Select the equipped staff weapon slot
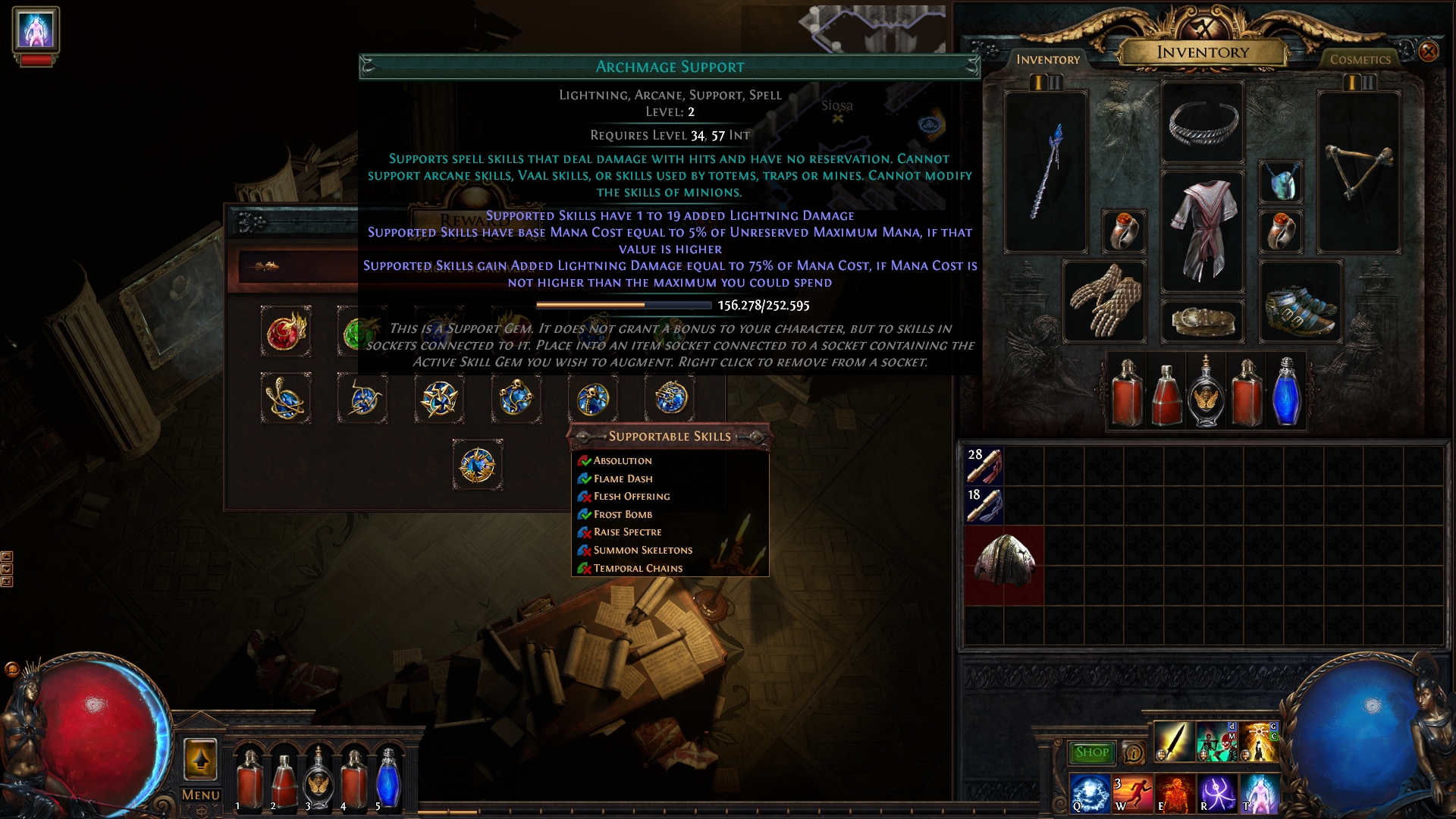 (x=1046, y=172)
